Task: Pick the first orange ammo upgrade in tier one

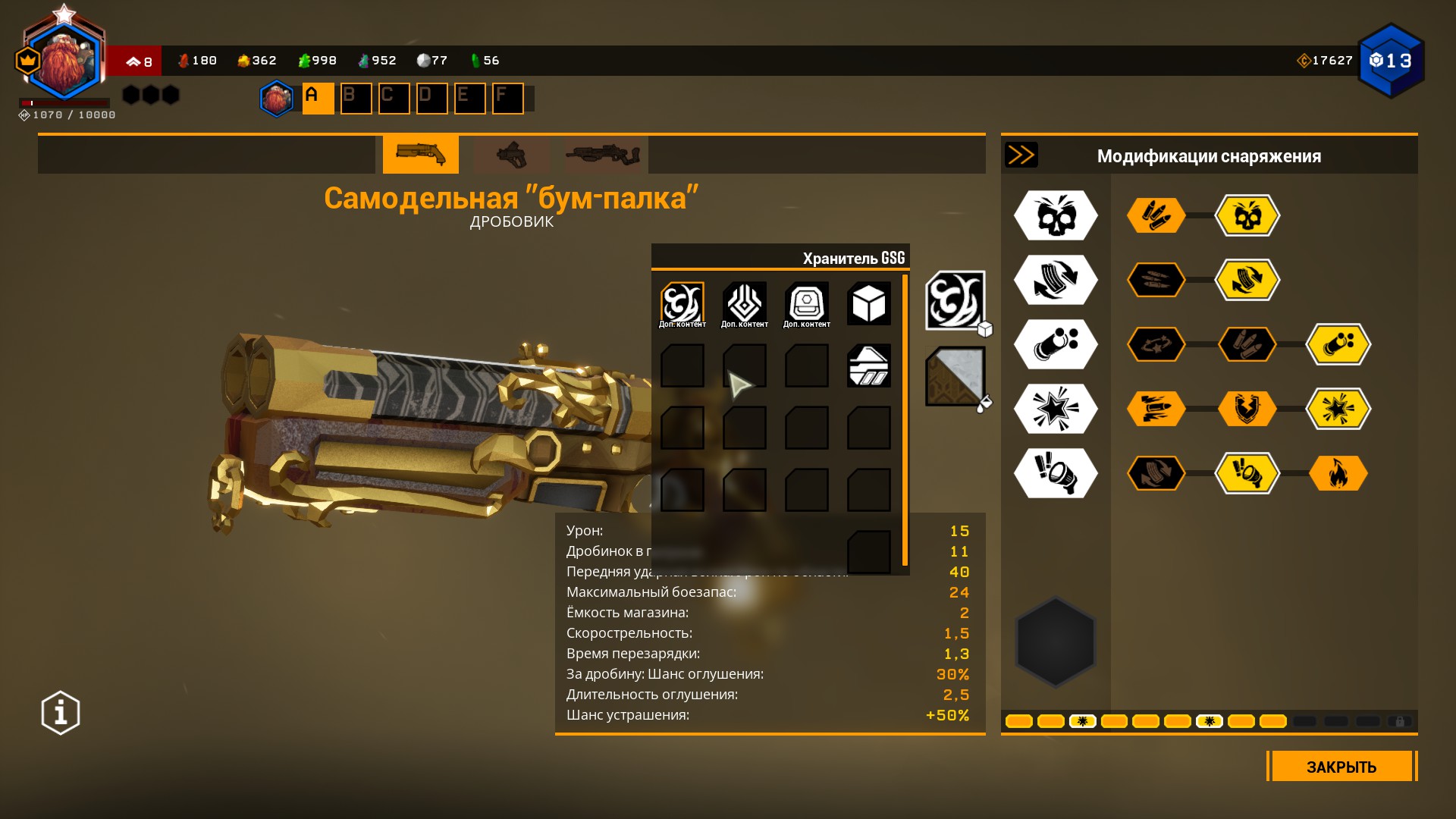Action: [x=1156, y=215]
